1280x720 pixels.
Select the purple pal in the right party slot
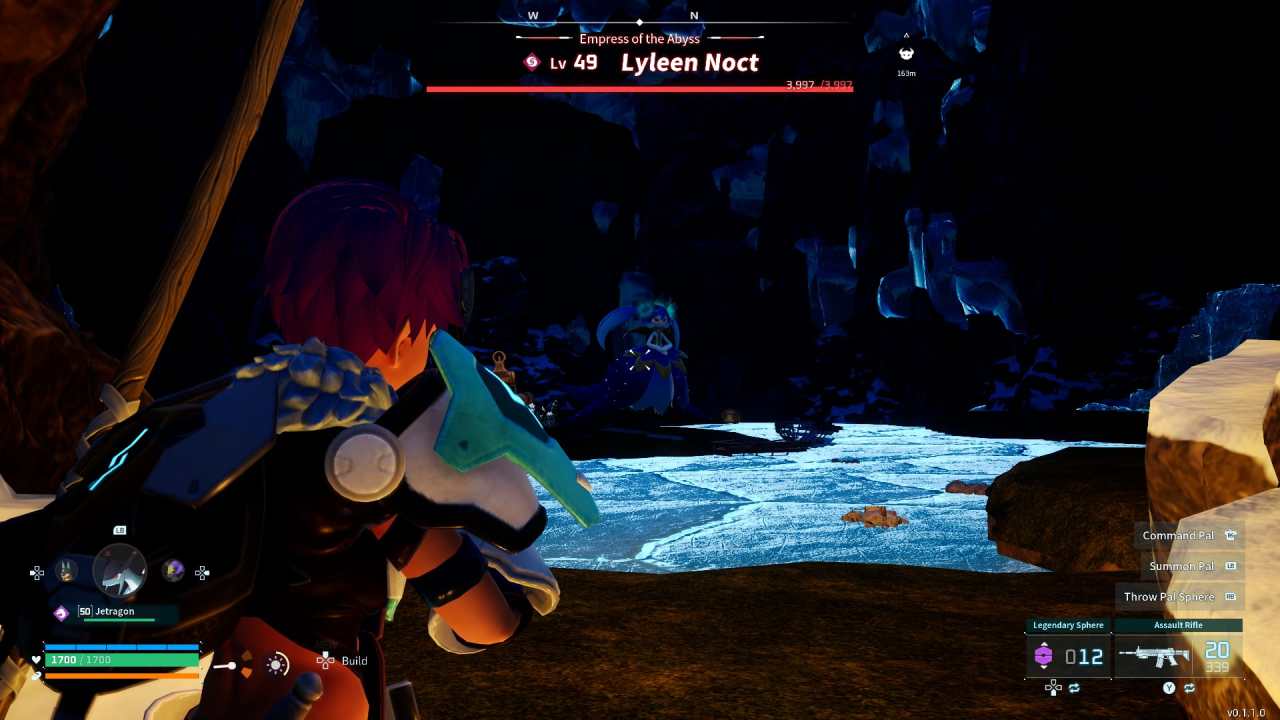(173, 569)
